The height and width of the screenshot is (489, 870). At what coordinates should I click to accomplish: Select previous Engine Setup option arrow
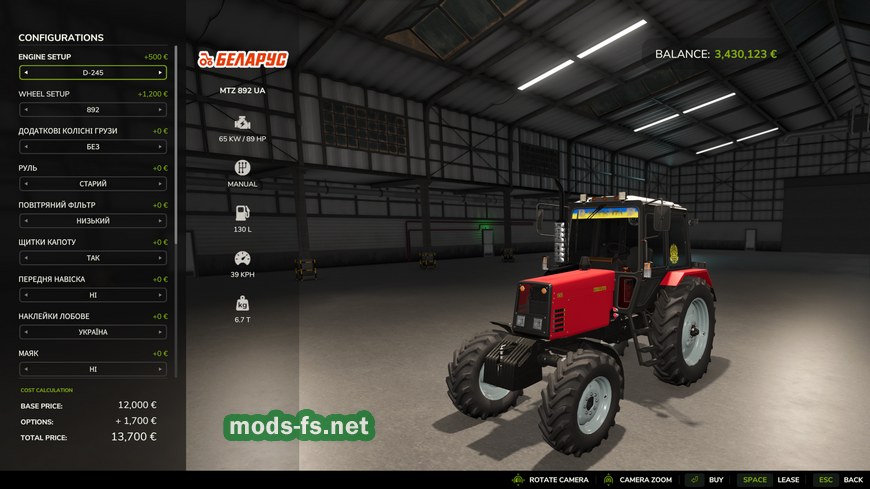(26, 73)
